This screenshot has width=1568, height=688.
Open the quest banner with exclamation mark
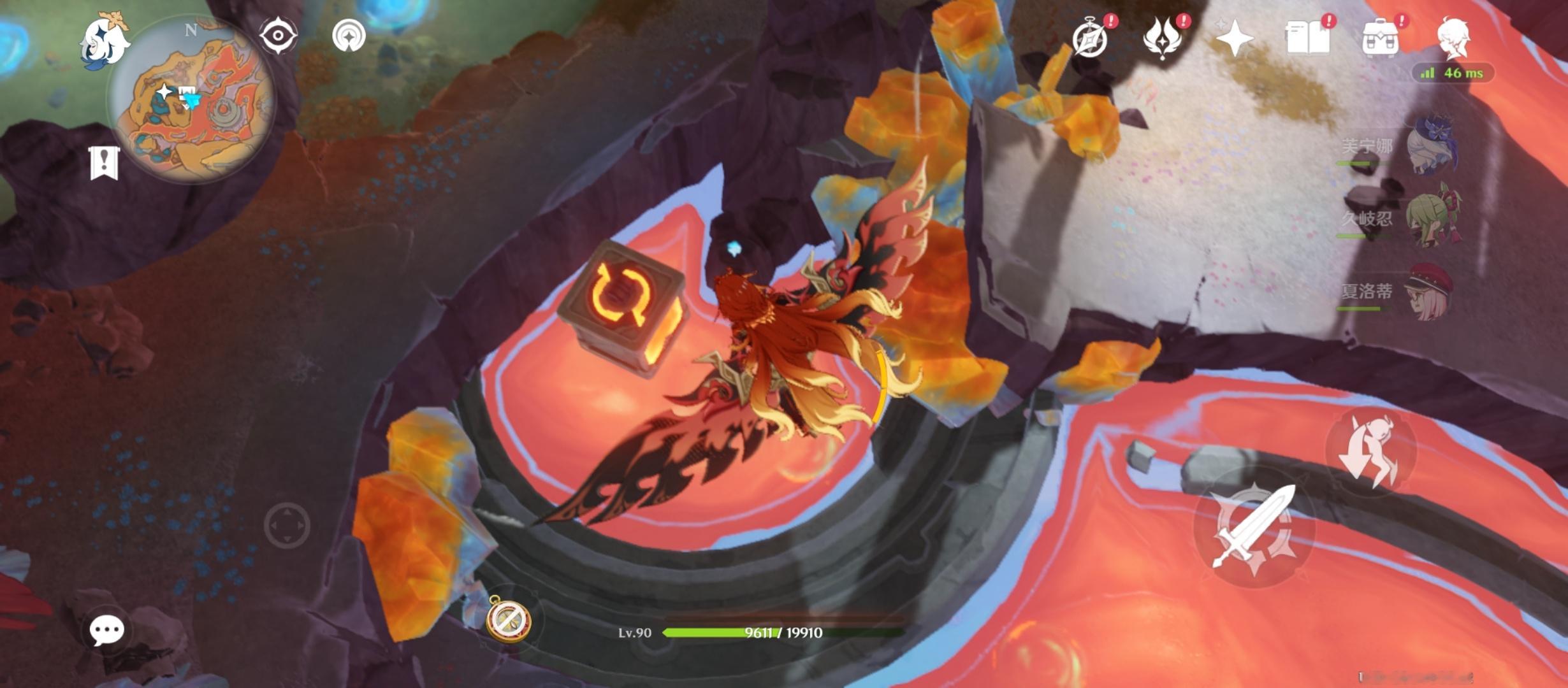coord(104,162)
